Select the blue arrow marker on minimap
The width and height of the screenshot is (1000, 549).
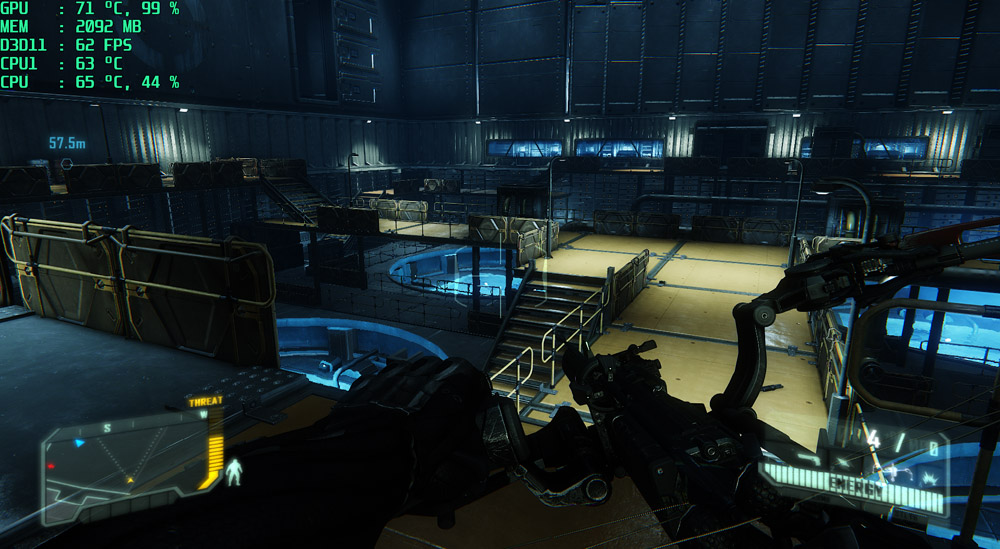(80, 441)
